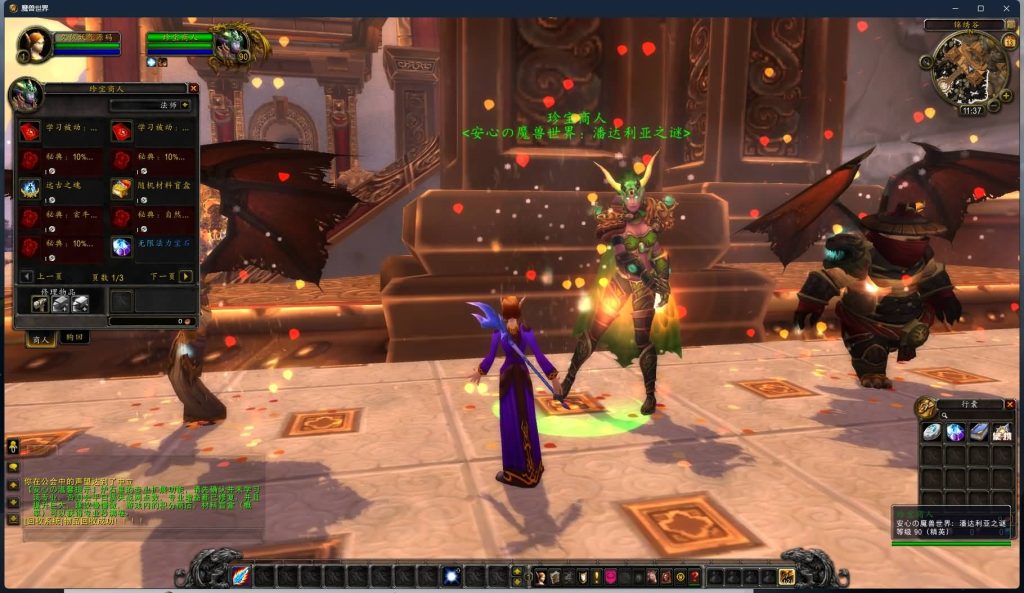Purchase the 无限法力宝石 gem
The width and height of the screenshot is (1024, 593).
click(x=122, y=246)
